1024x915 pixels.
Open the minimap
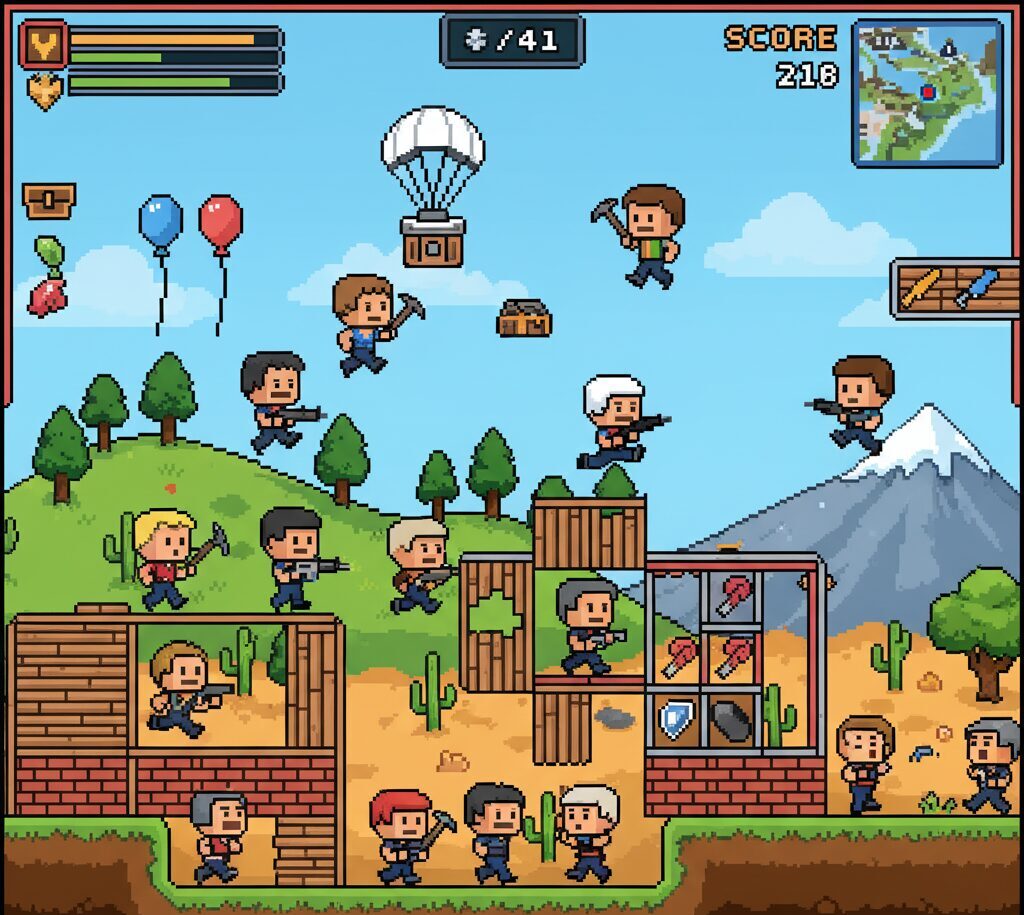click(x=927, y=92)
